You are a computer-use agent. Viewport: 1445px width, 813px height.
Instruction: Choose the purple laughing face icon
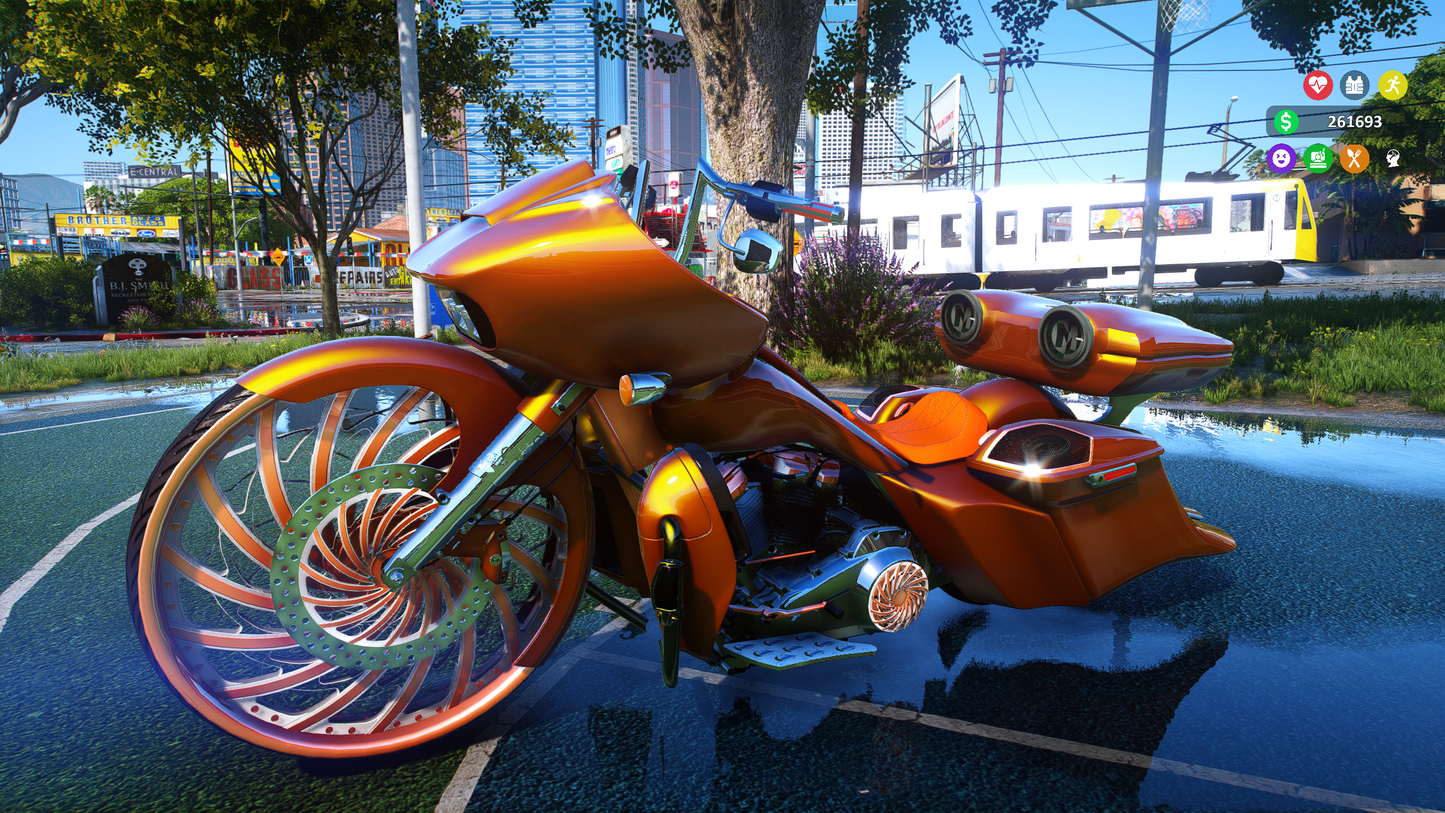click(x=1281, y=158)
